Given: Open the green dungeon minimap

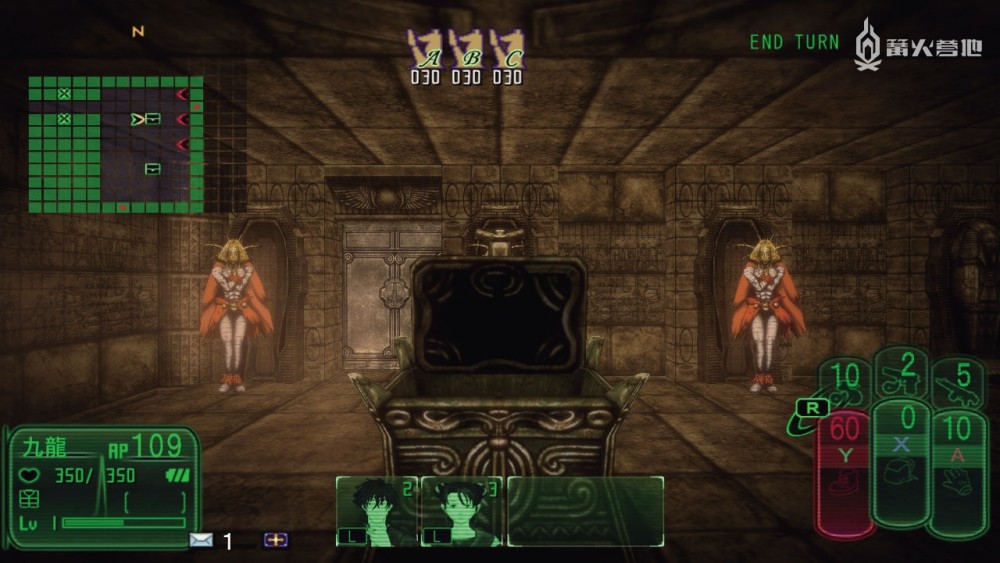Looking at the screenshot, I should [x=115, y=145].
